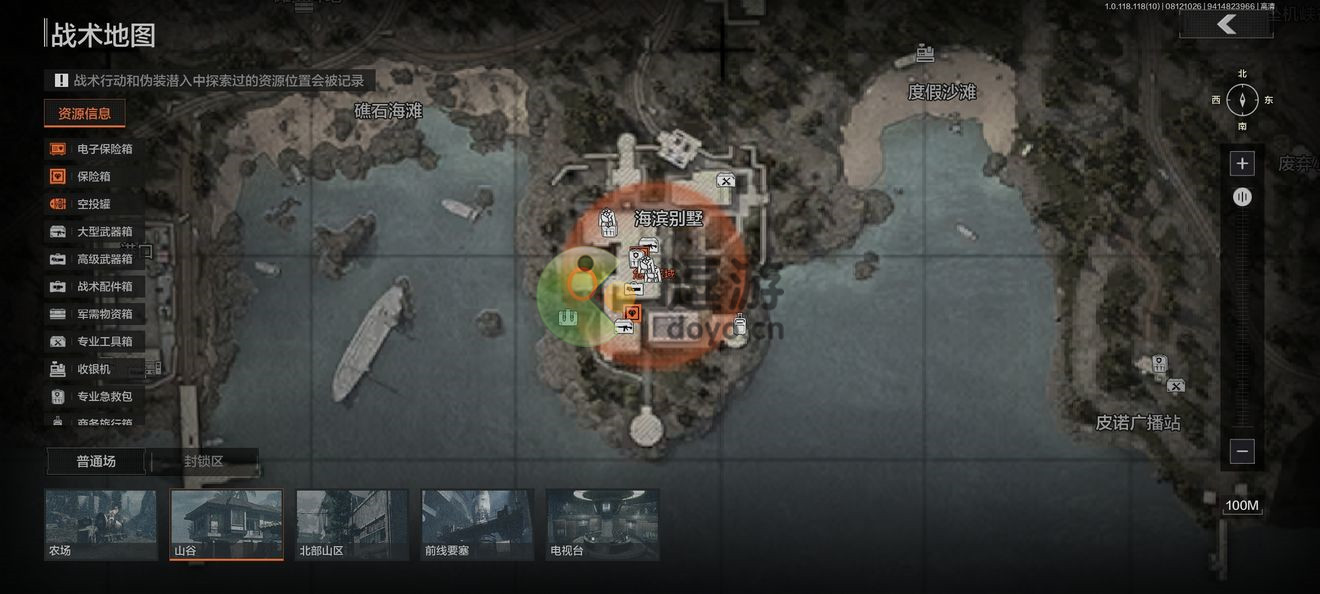The width and height of the screenshot is (1320, 594).
Task: Zoom out the map with minus button
Action: pyautogui.click(x=1242, y=452)
